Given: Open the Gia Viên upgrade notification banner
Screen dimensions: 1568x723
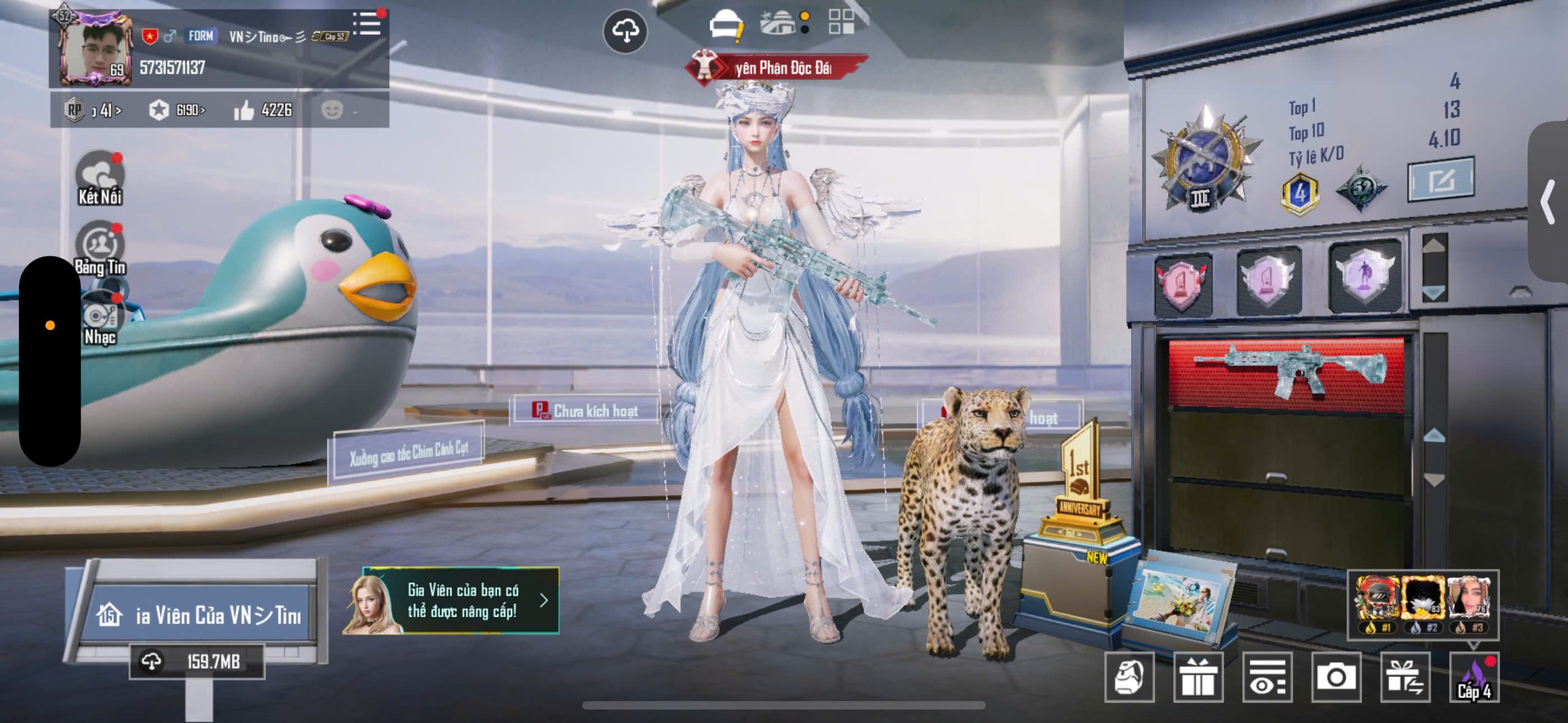Looking at the screenshot, I should point(452,601).
